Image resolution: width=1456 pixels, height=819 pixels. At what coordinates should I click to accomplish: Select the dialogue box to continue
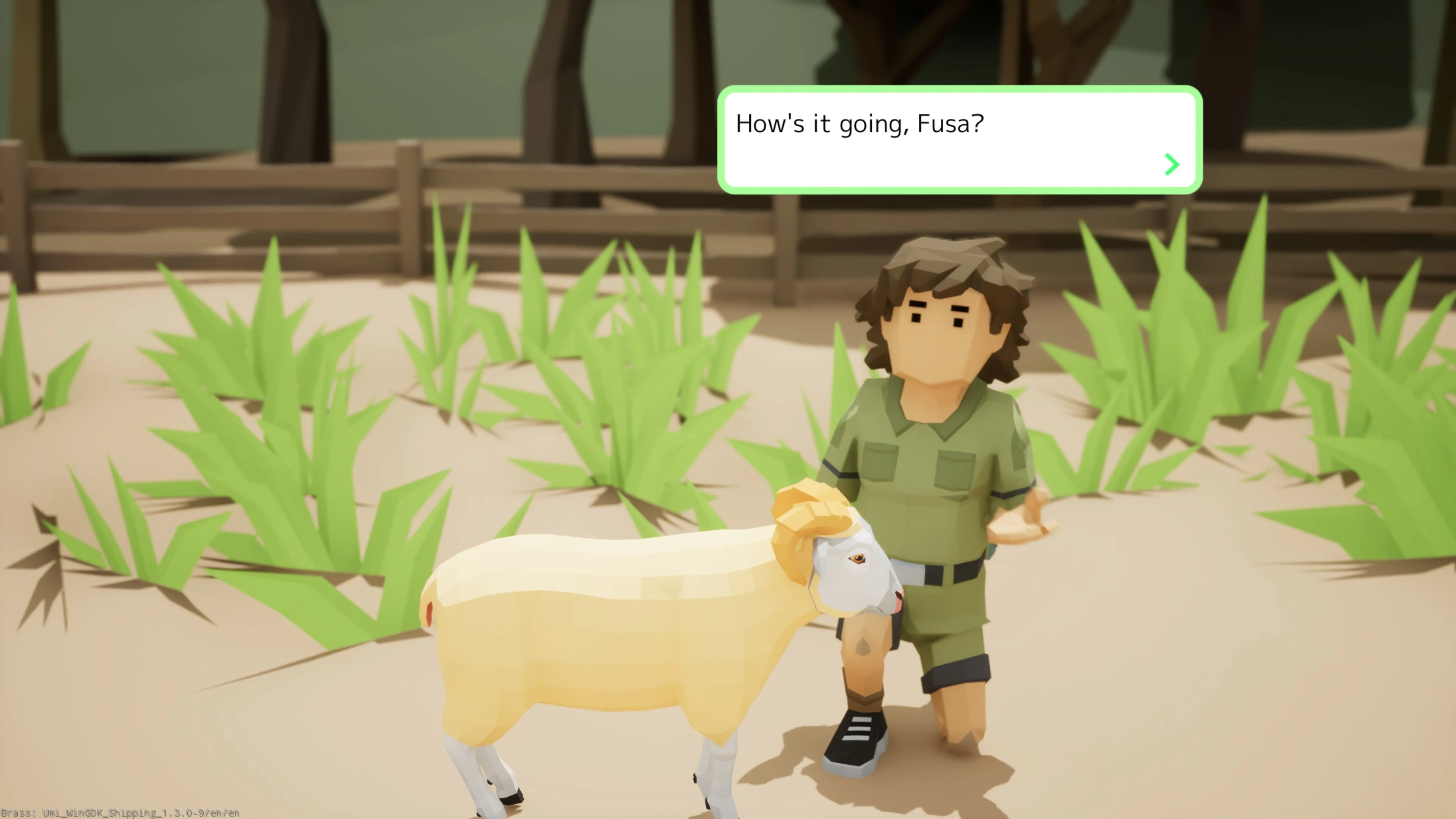point(961,141)
